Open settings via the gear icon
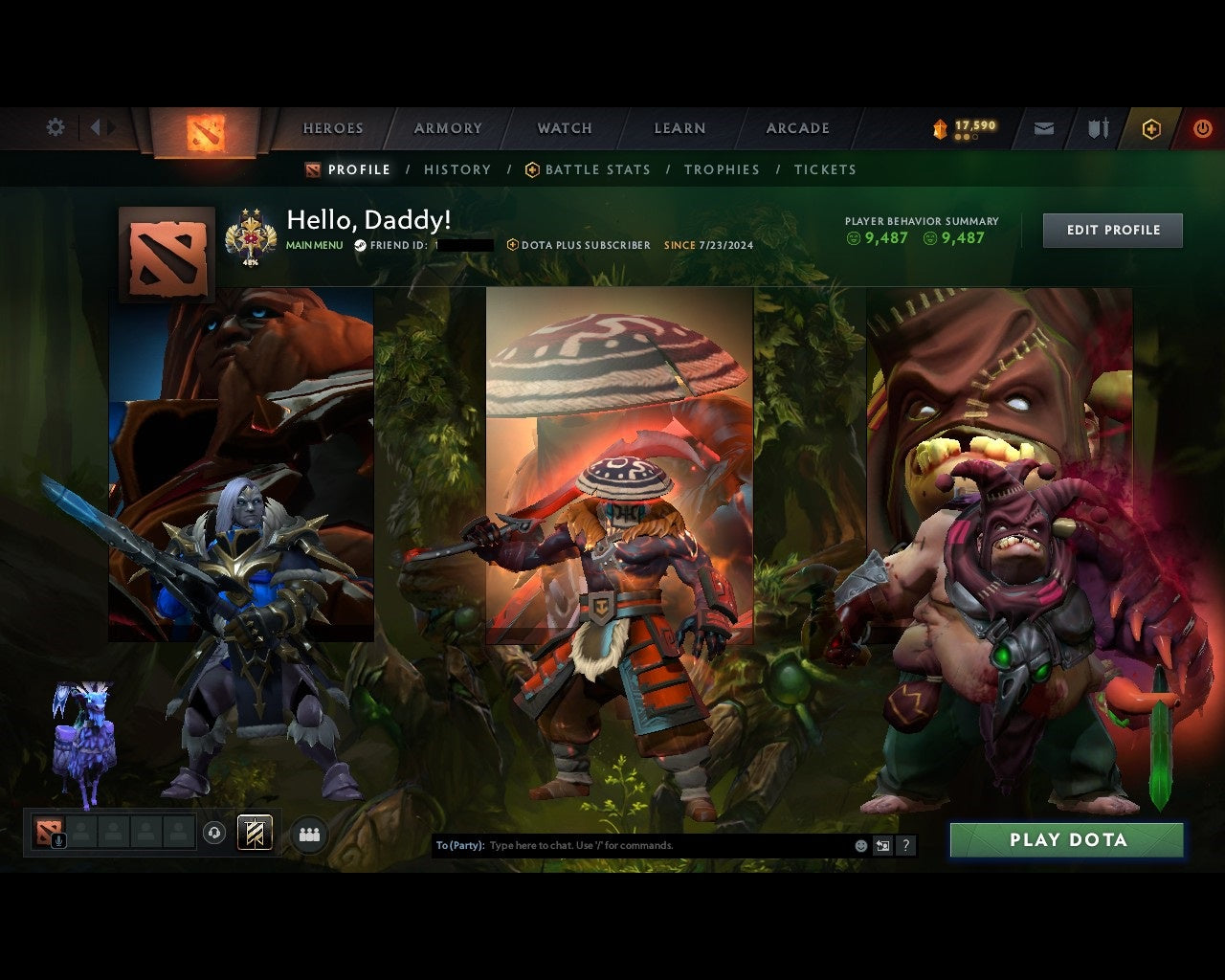Image resolution: width=1225 pixels, height=980 pixels. pos(55,126)
